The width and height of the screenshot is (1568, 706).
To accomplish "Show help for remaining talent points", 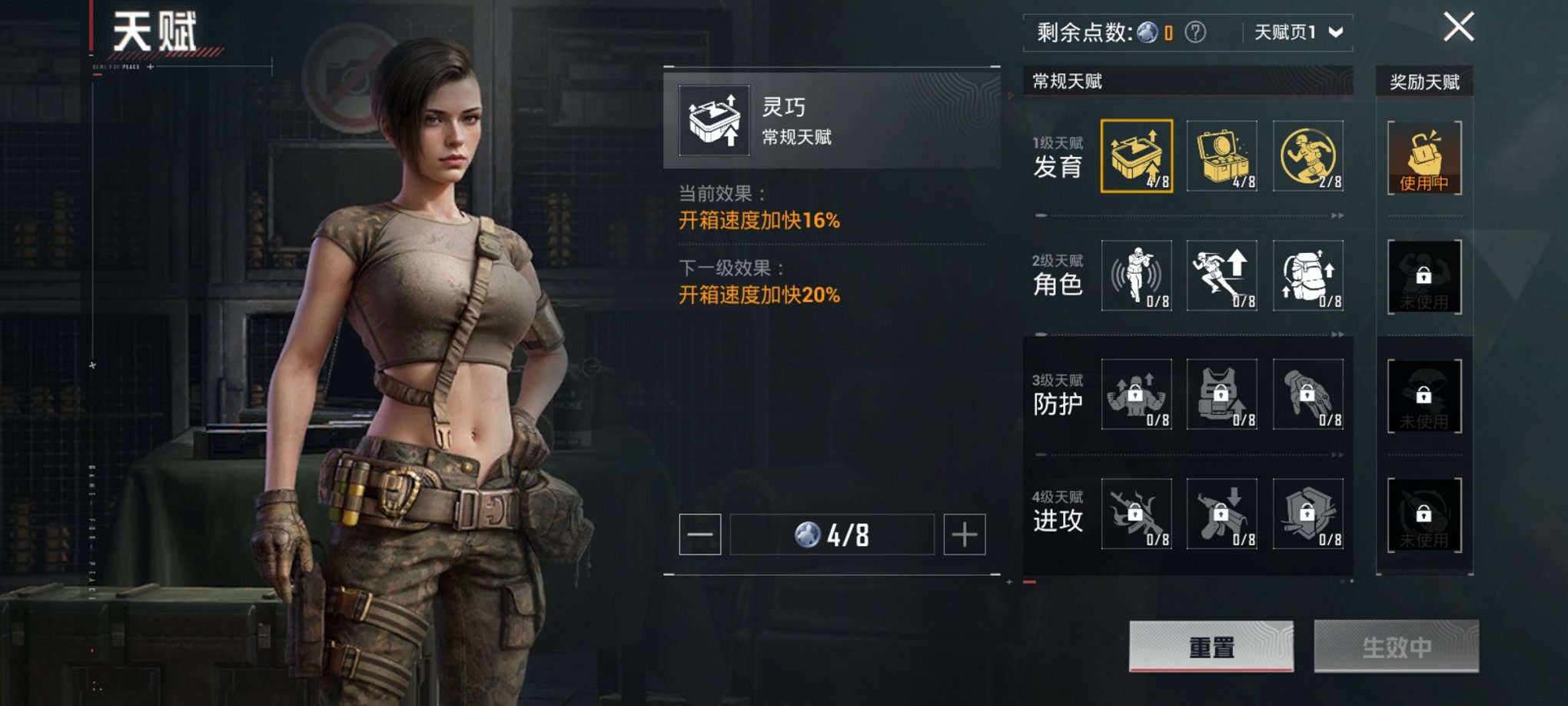I will pyautogui.click(x=1195, y=32).
